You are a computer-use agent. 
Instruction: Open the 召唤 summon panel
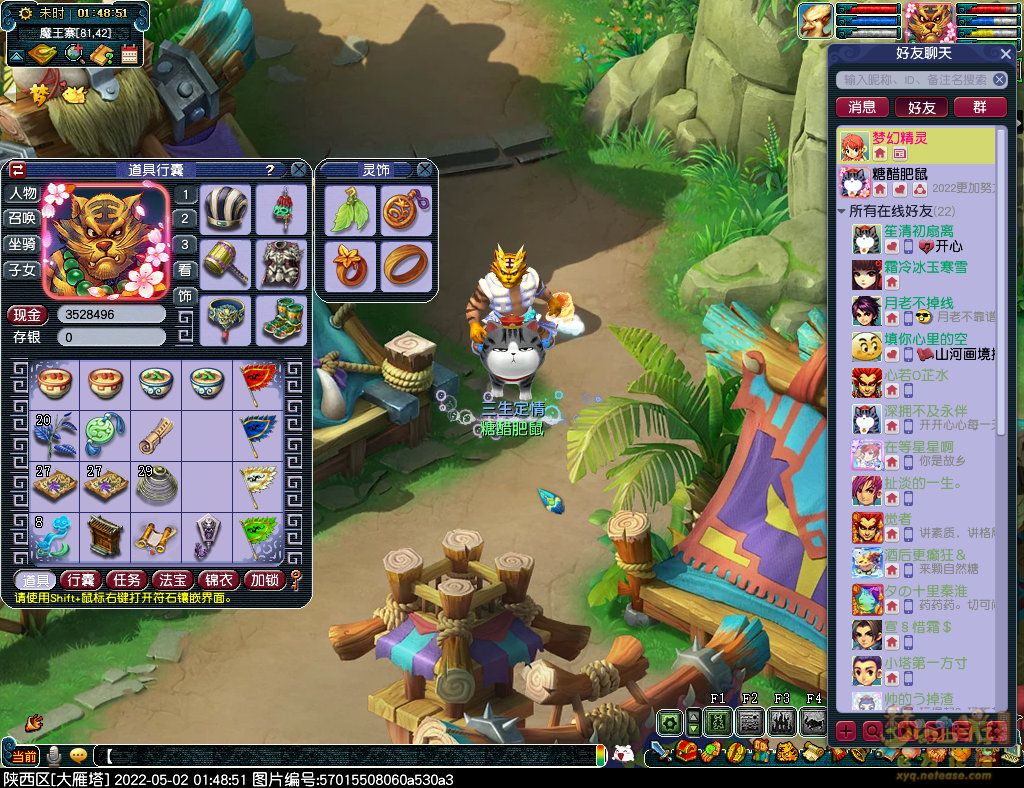22,218
